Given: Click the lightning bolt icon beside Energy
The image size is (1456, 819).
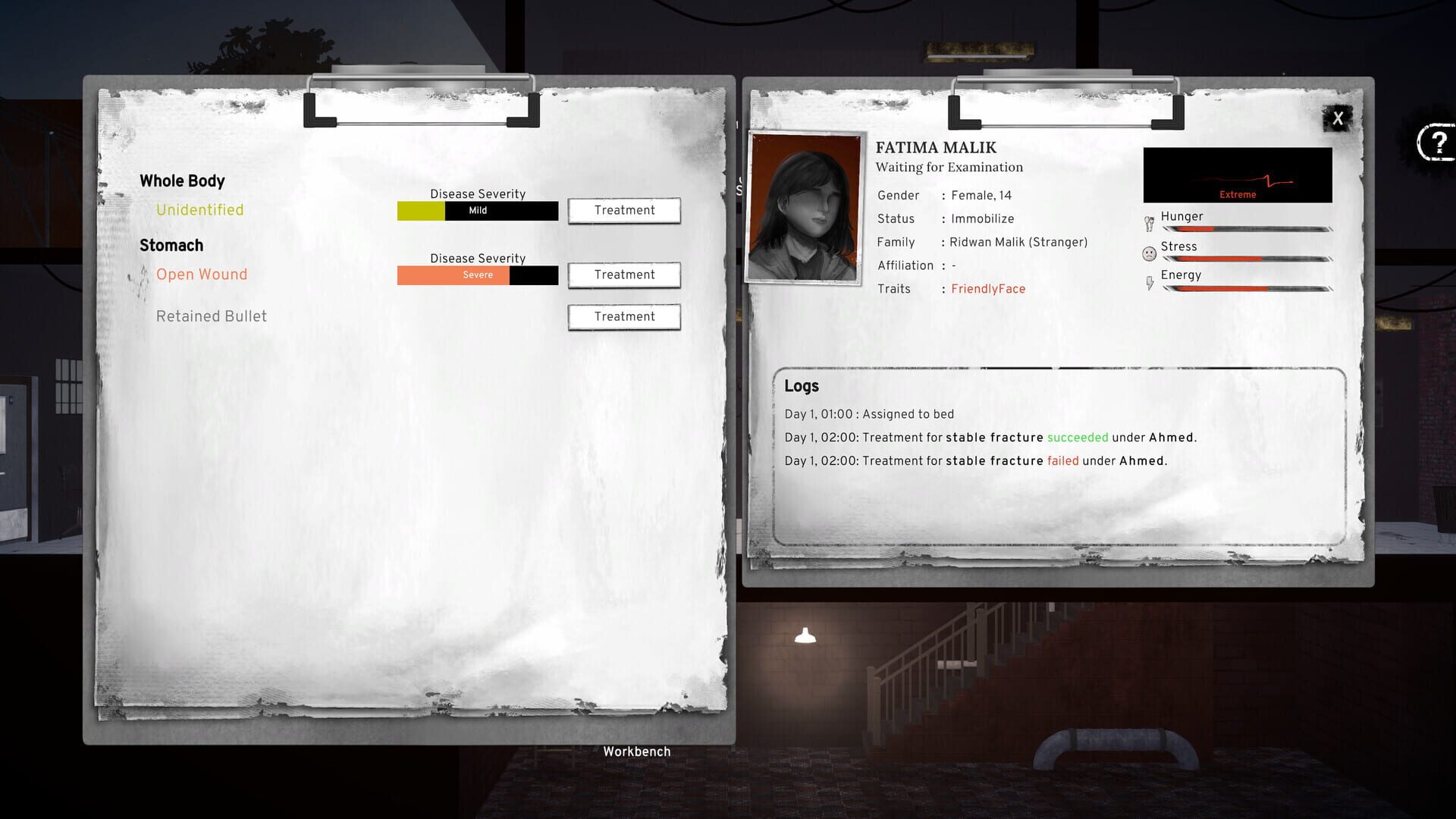Looking at the screenshot, I should pyautogui.click(x=1150, y=280).
